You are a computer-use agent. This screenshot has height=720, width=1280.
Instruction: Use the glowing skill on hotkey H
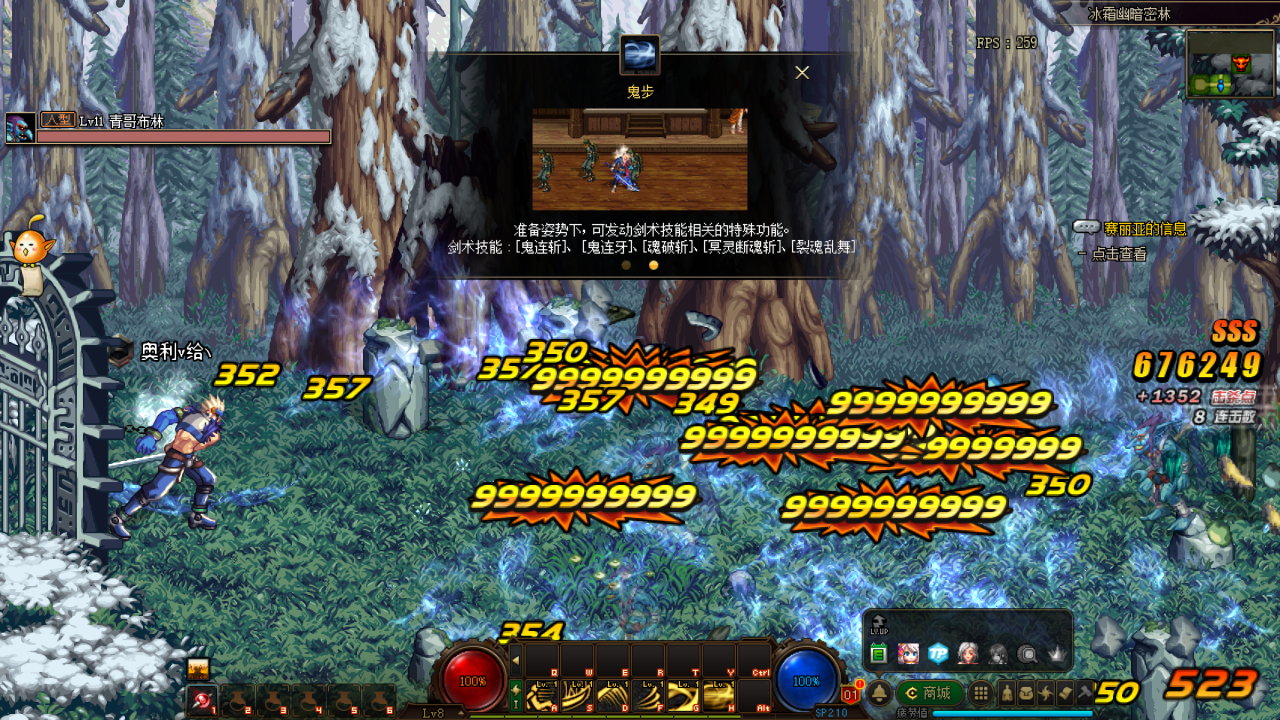[x=718, y=695]
